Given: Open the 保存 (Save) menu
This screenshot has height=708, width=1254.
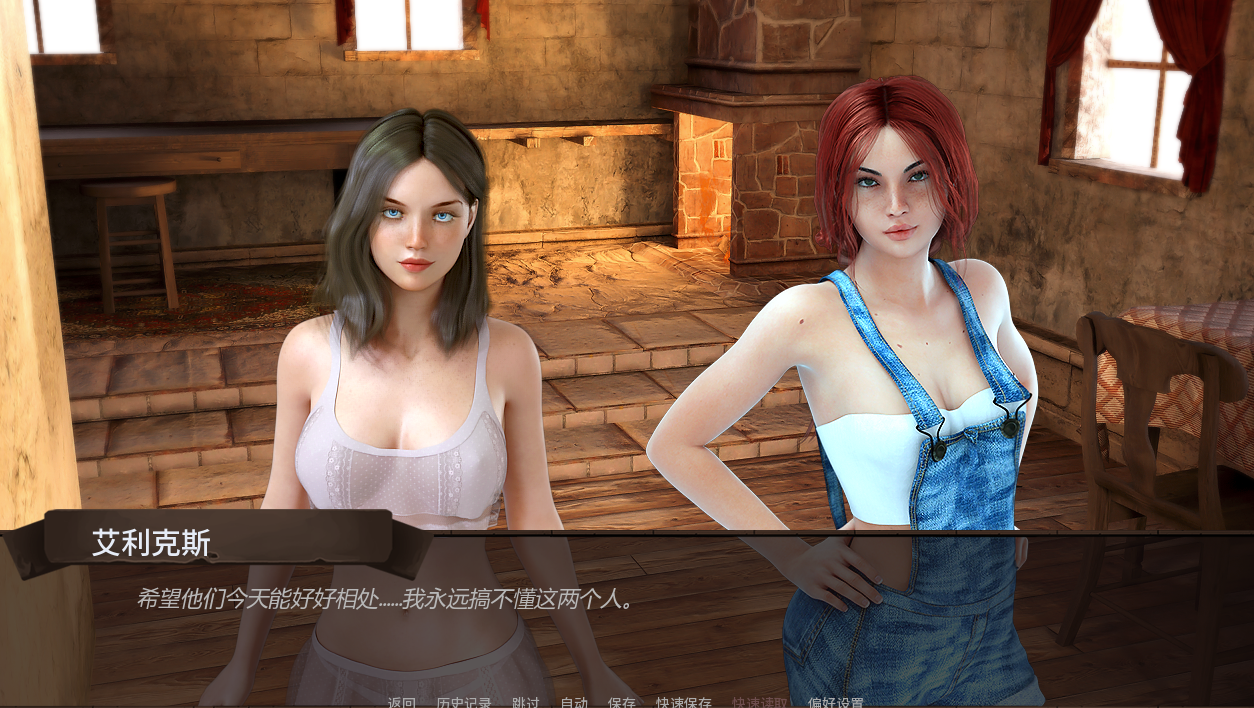Looking at the screenshot, I should click(622, 702).
